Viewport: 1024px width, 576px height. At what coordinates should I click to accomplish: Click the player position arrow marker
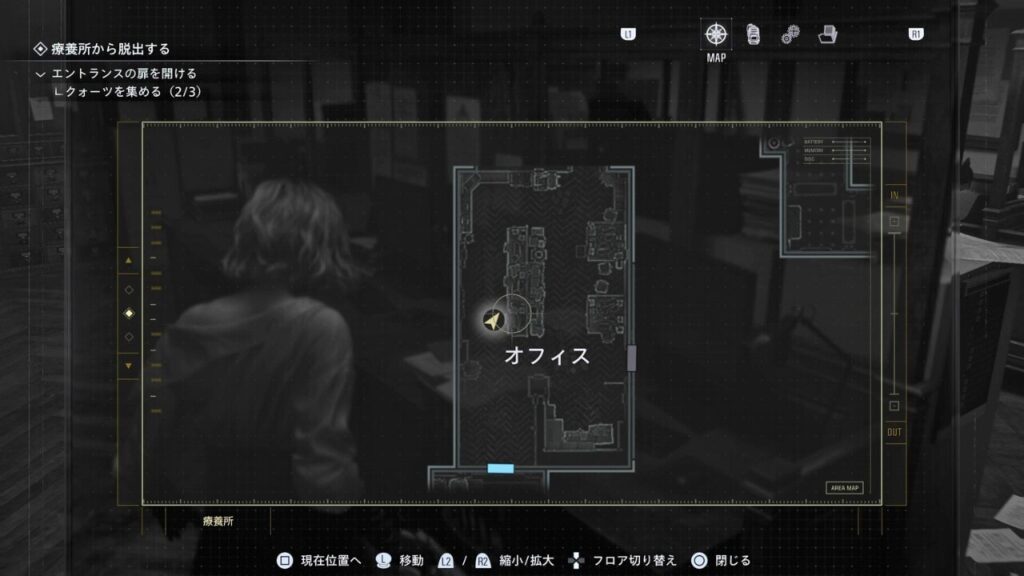click(492, 319)
